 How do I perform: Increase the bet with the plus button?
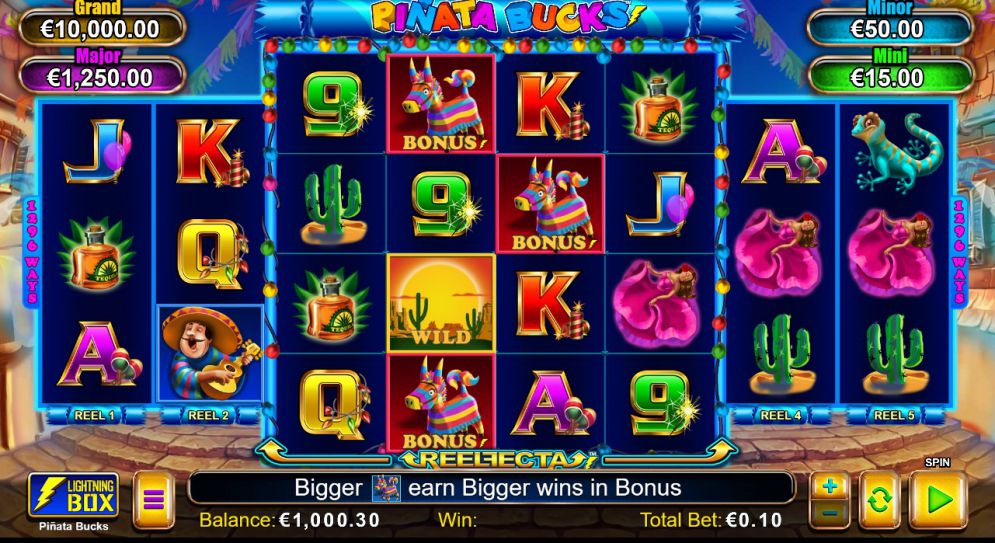click(x=830, y=486)
